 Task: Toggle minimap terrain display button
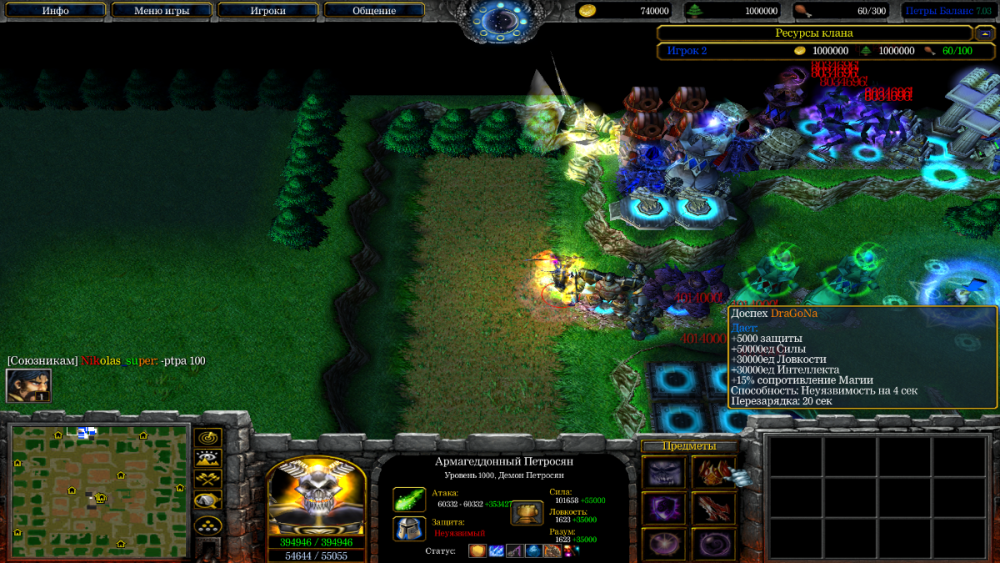[208, 459]
